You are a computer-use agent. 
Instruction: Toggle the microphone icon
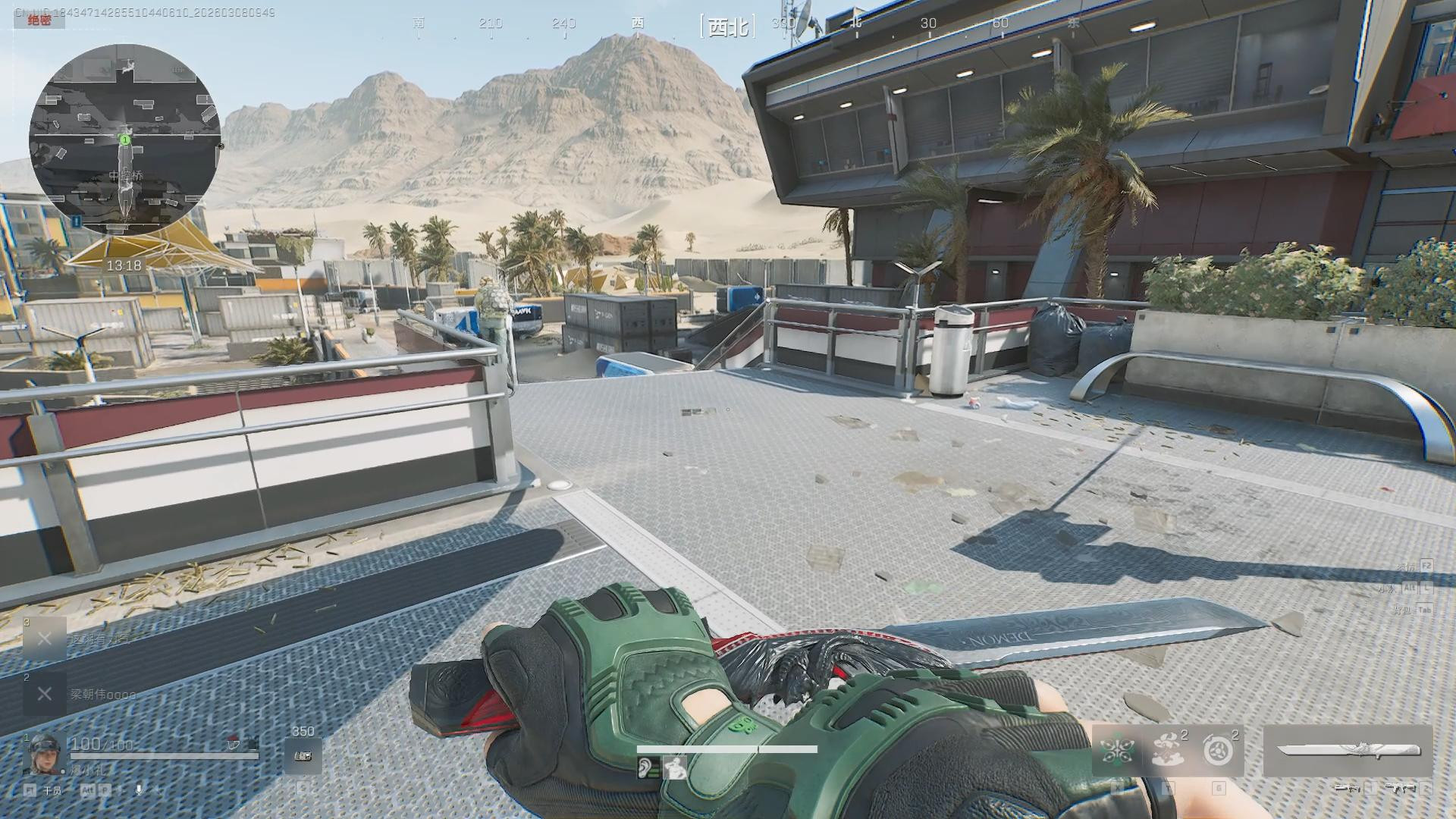pyautogui.click(x=139, y=789)
